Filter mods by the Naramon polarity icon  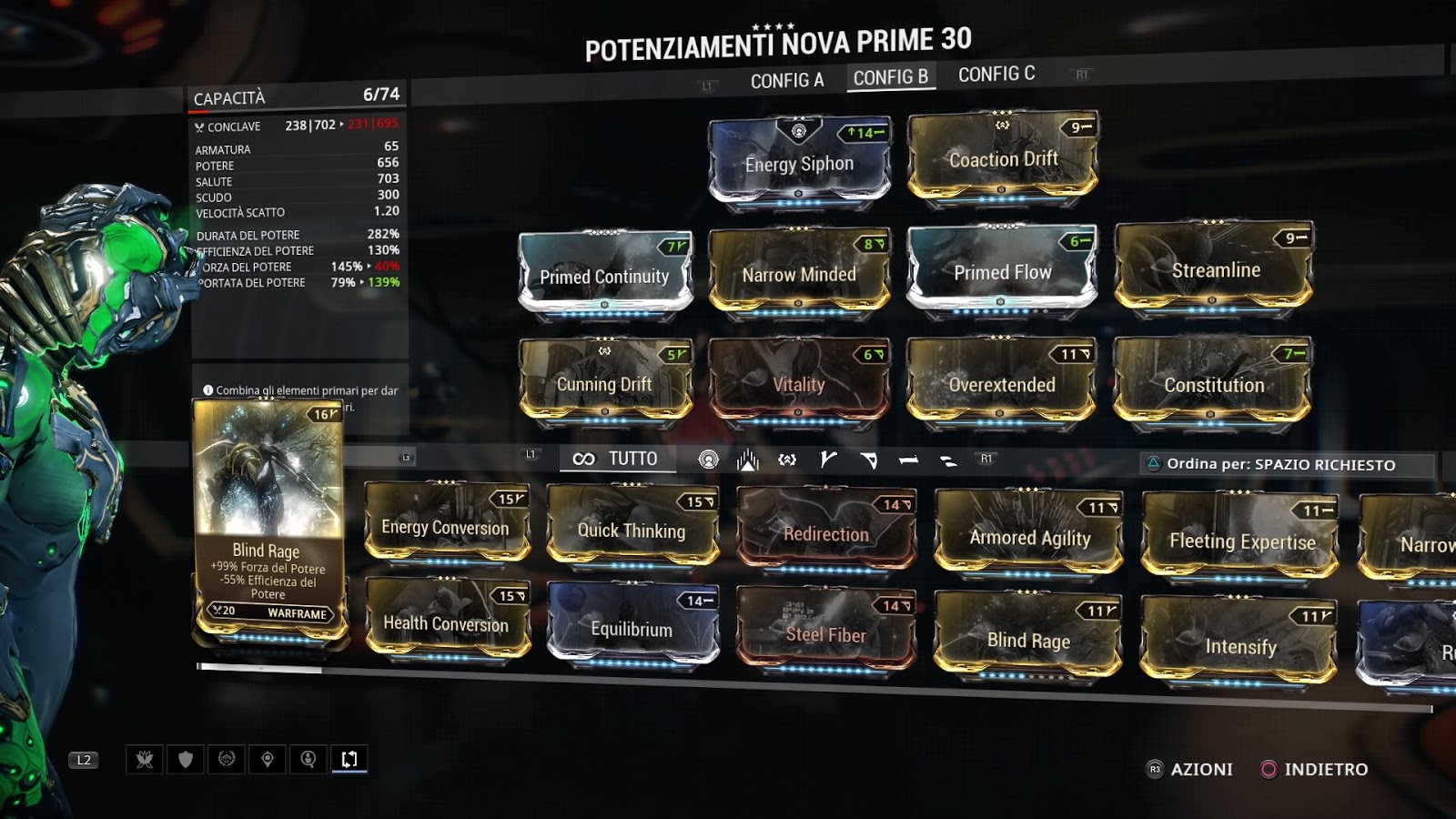(908, 459)
